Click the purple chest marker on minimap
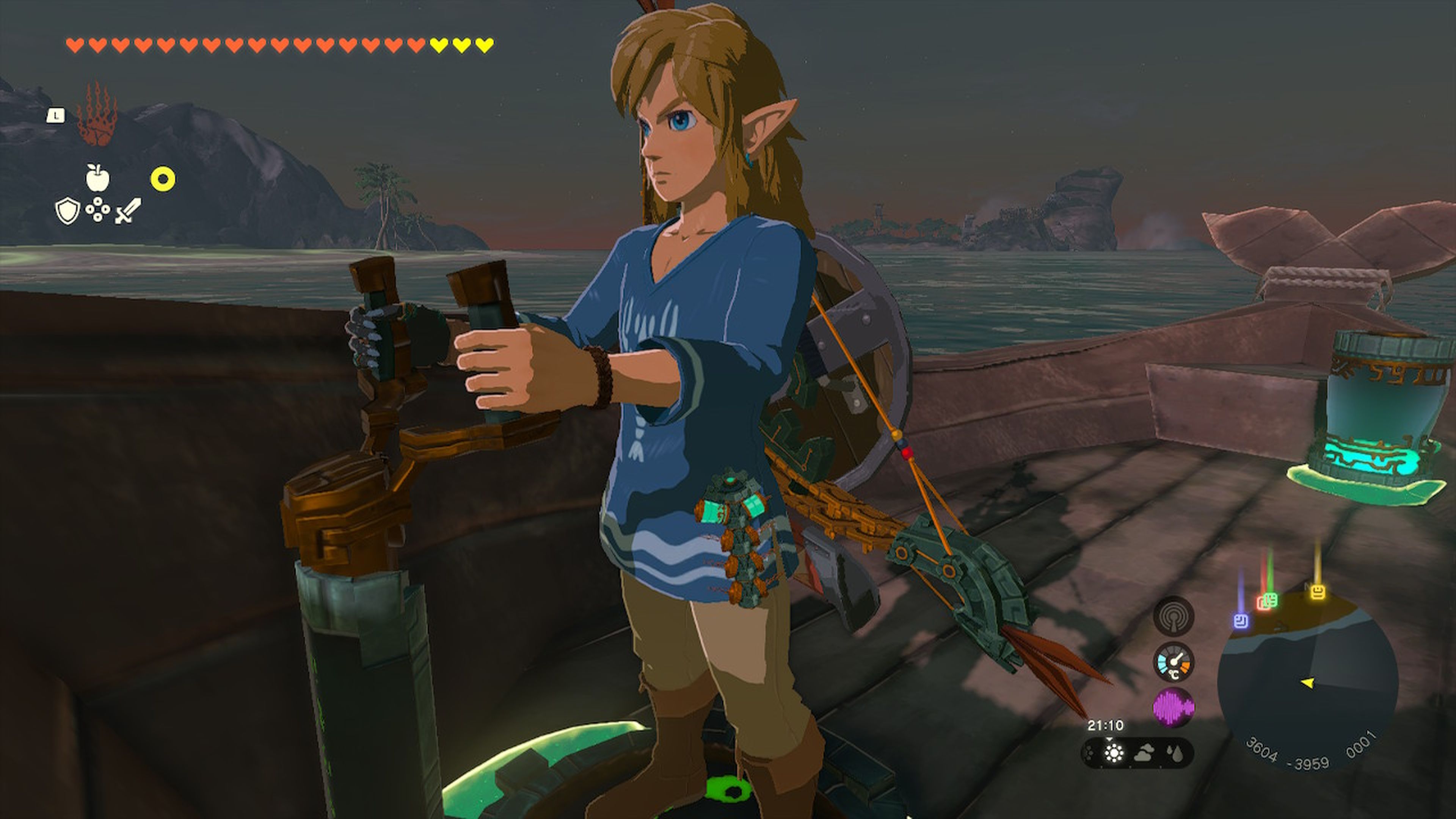 click(x=1241, y=621)
